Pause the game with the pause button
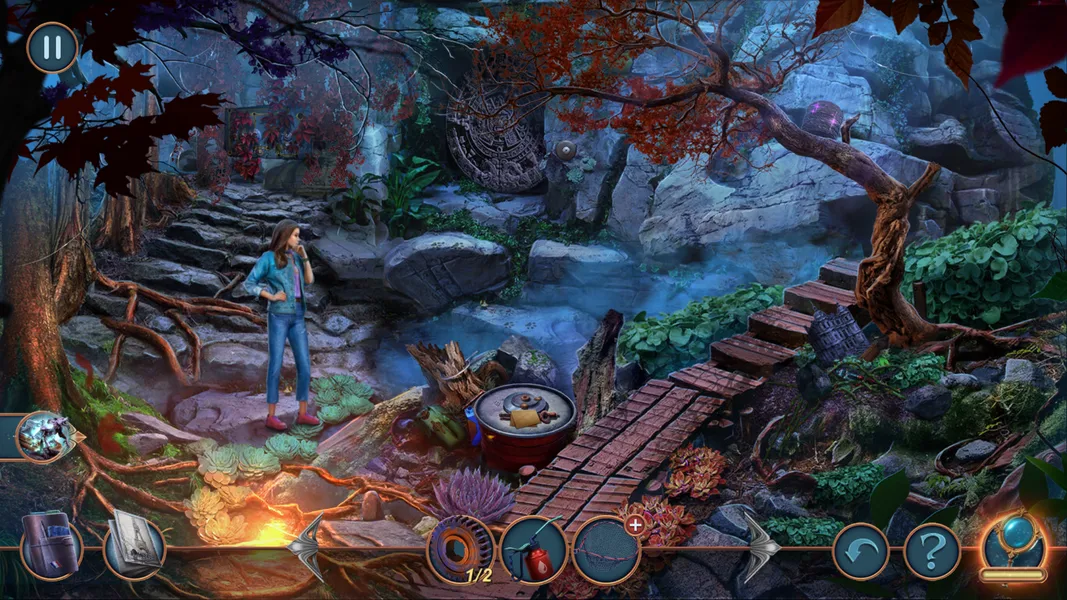This screenshot has width=1067, height=600. tap(52, 47)
